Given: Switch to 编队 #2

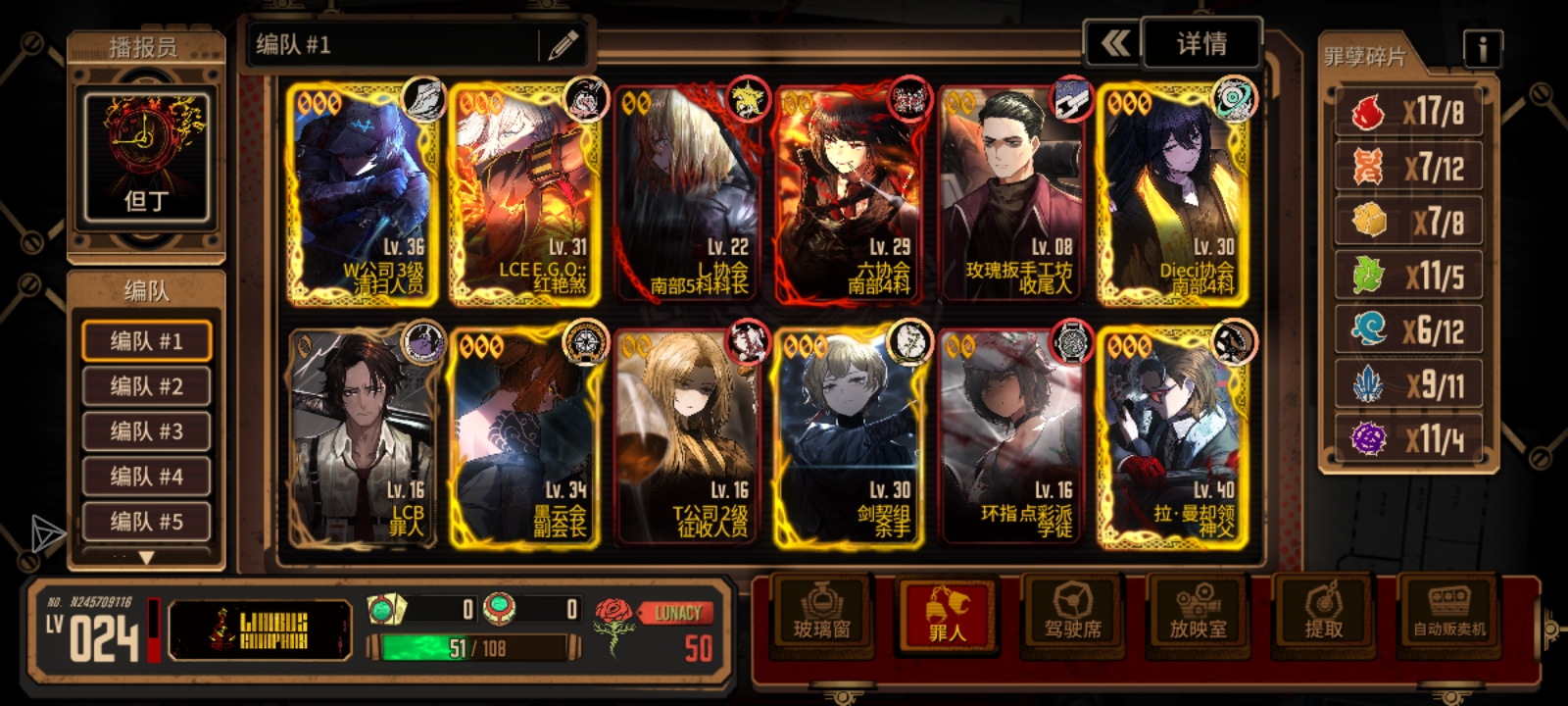Looking at the screenshot, I should point(146,386).
